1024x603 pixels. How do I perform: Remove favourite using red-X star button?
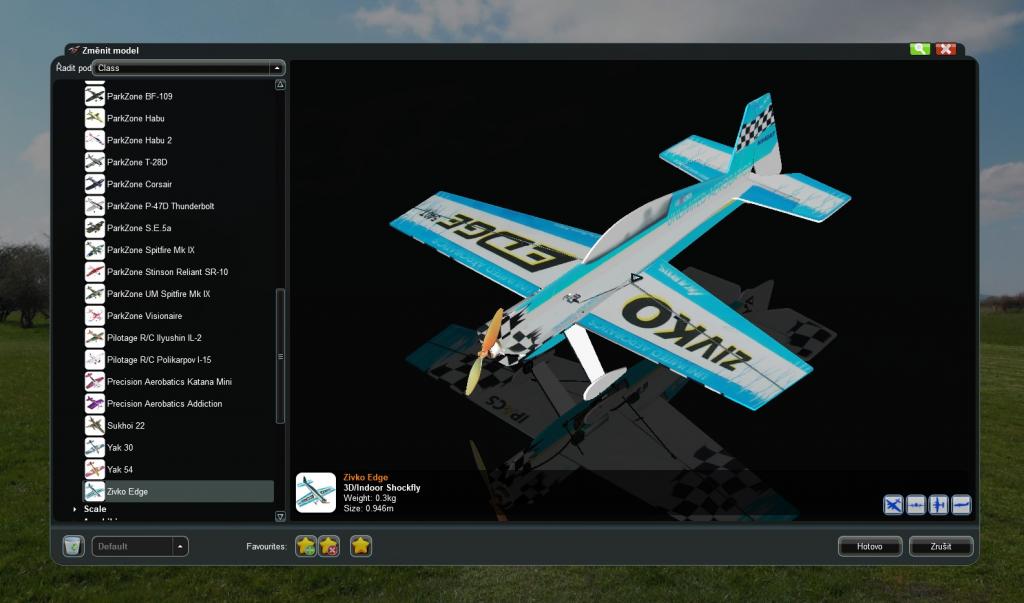point(329,546)
